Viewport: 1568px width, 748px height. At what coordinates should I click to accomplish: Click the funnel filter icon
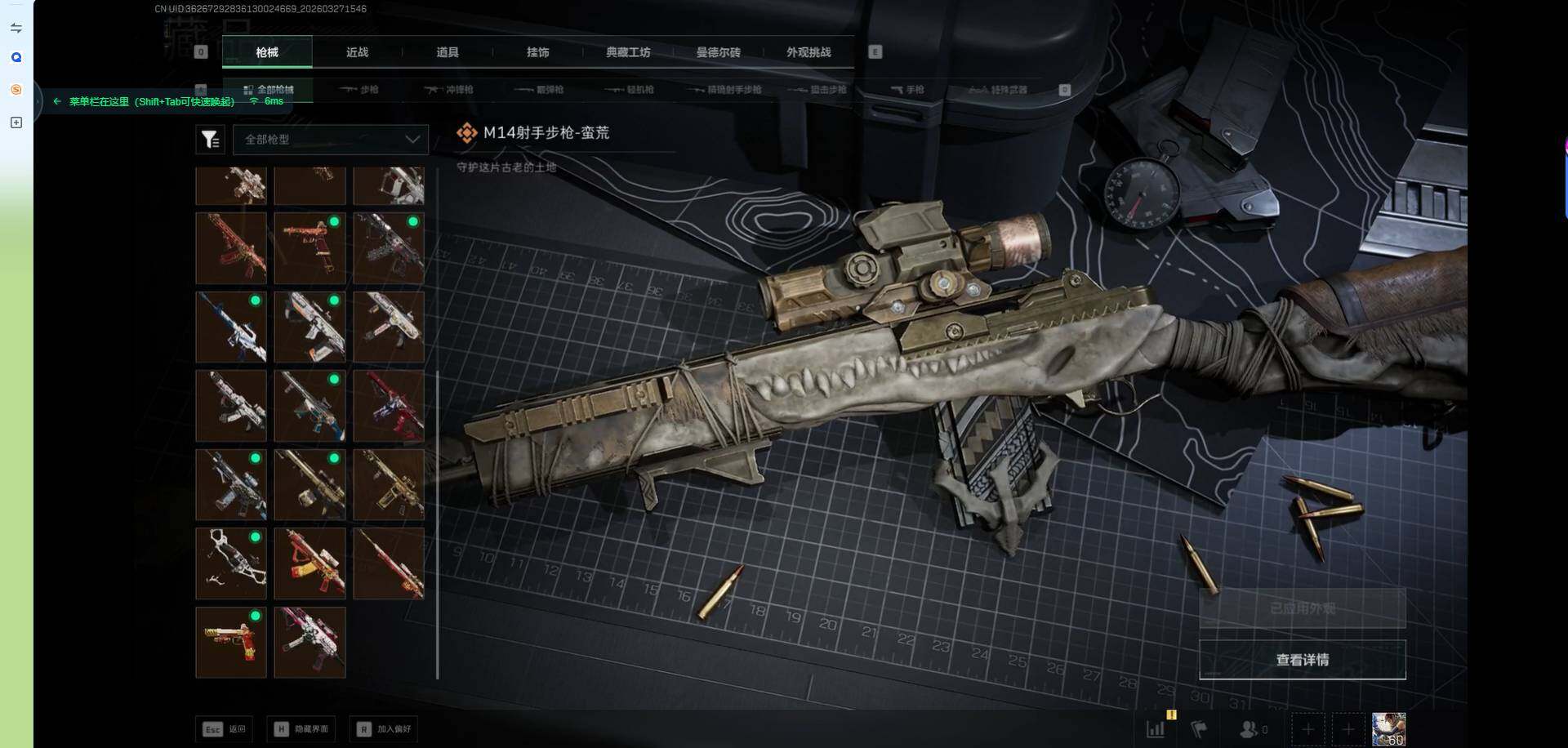tap(210, 140)
